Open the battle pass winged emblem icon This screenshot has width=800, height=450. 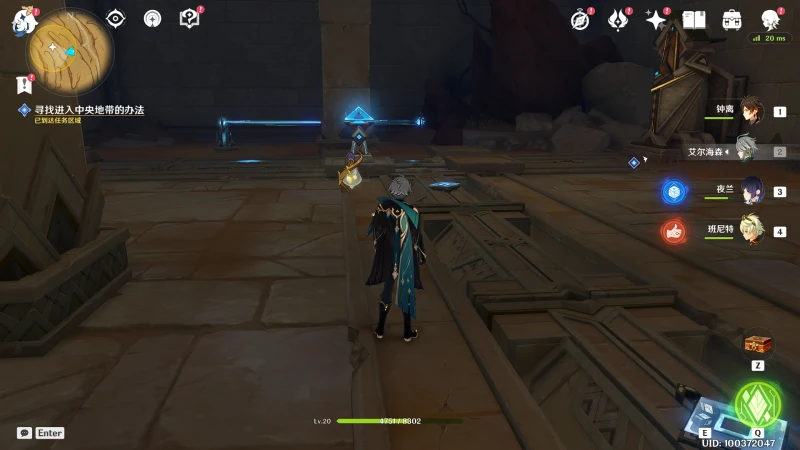(618, 20)
